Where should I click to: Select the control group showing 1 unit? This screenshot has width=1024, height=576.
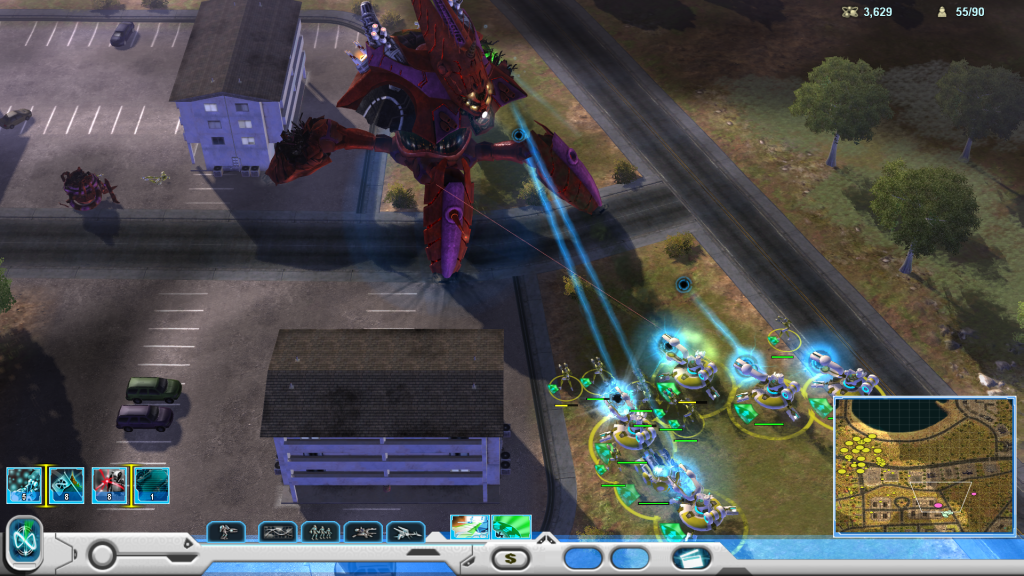click(152, 485)
